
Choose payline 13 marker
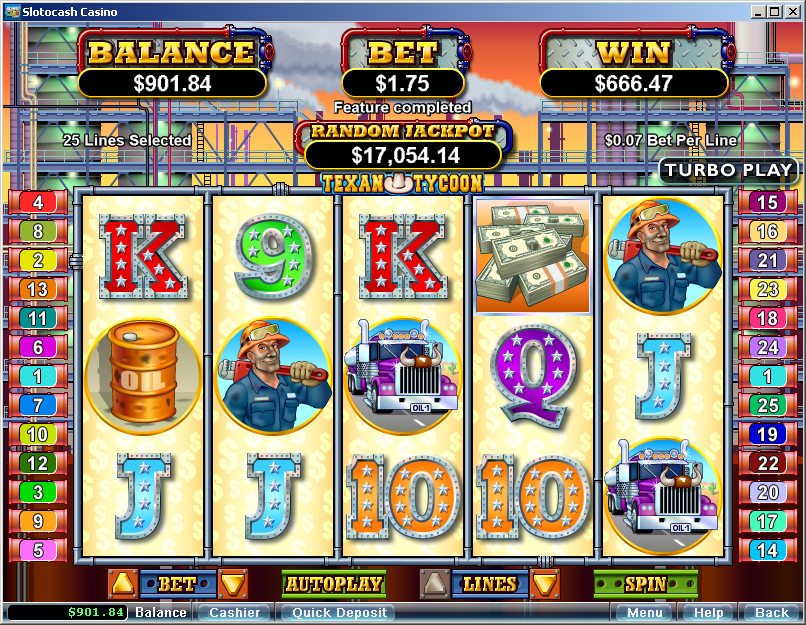(x=38, y=289)
